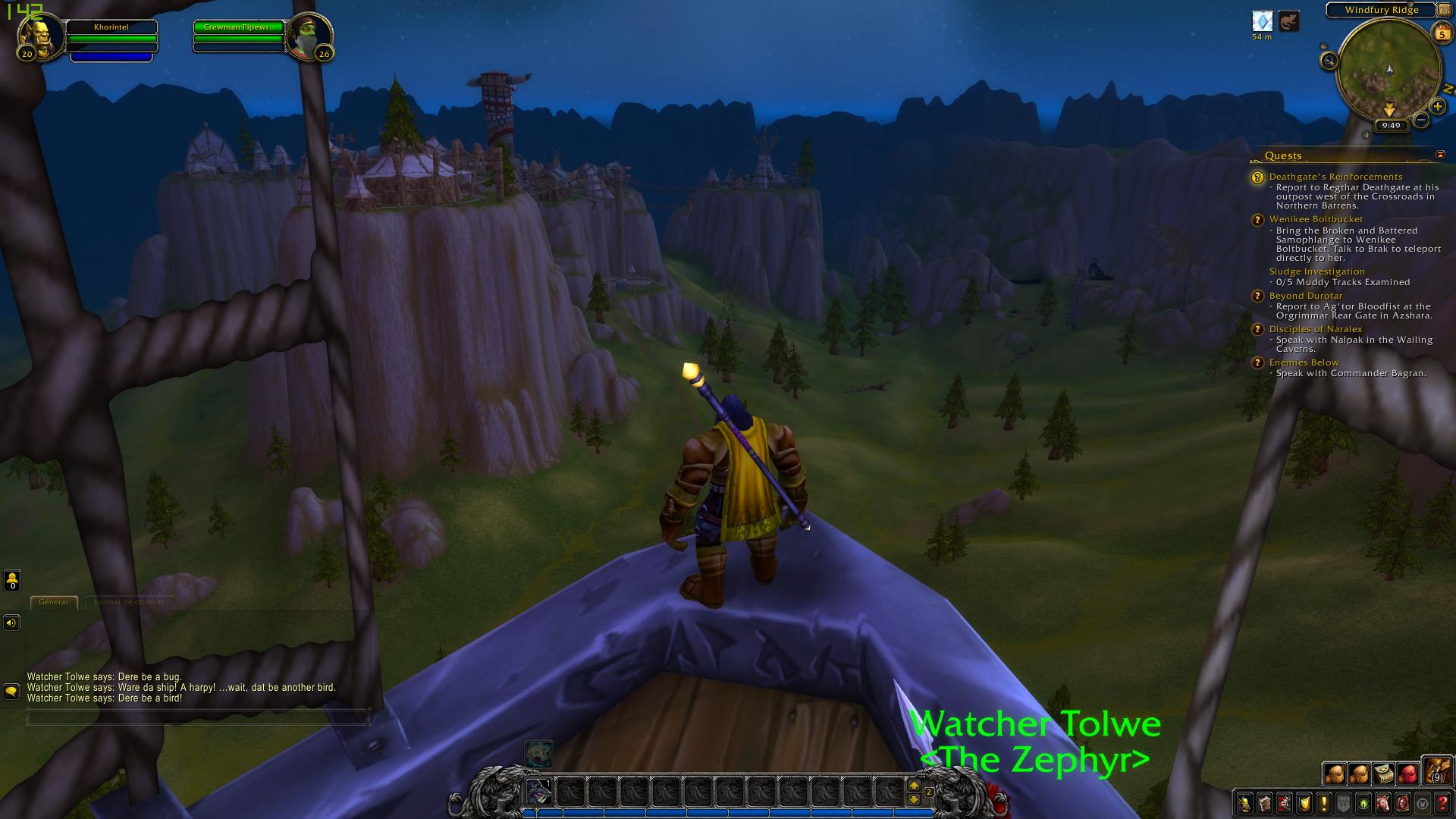Select the Deathgate's Reinforcements quest
The height and width of the screenshot is (819, 1456).
pyautogui.click(x=1335, y=177)
